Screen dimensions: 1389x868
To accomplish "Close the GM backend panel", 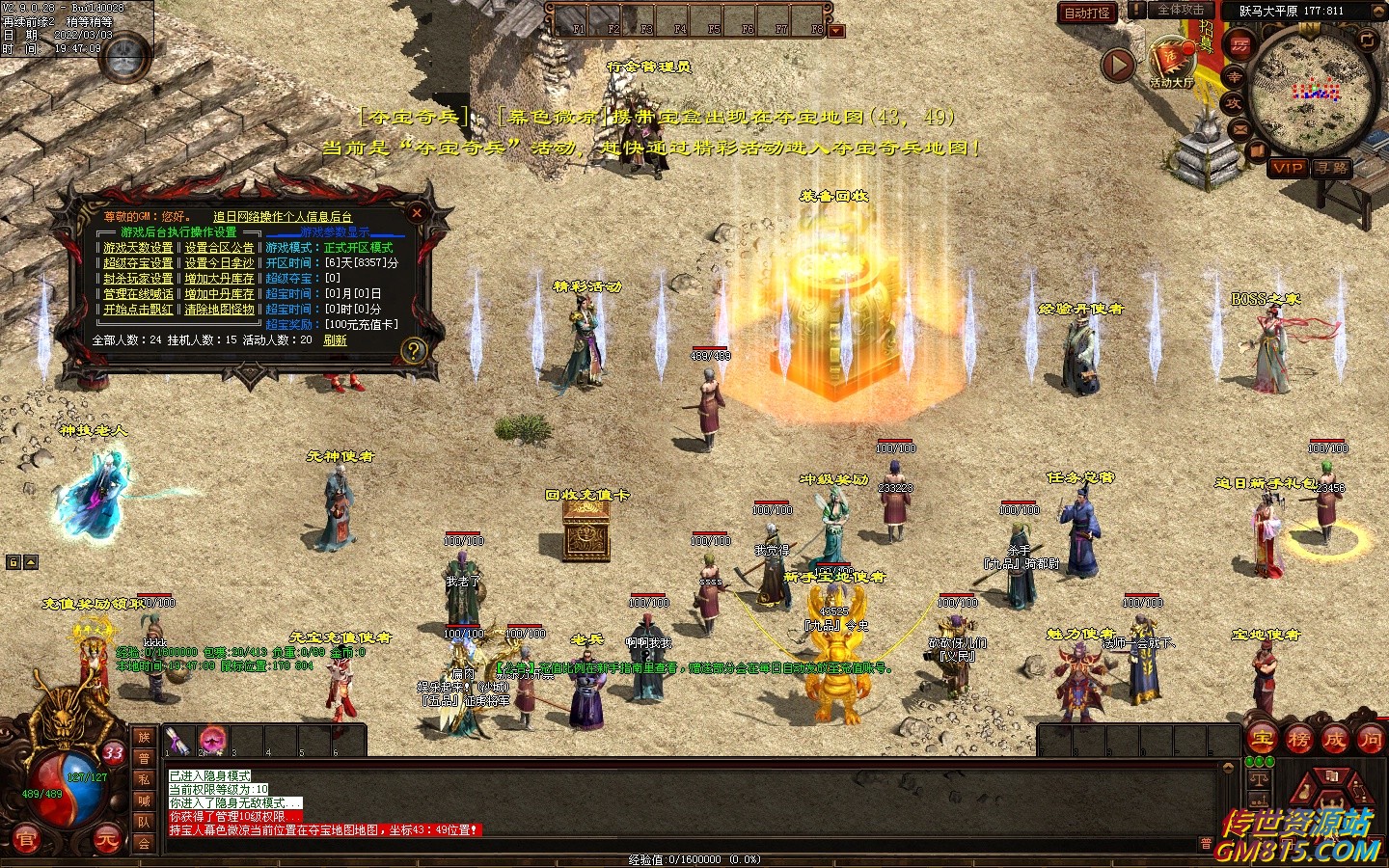I will click(417, 212).
